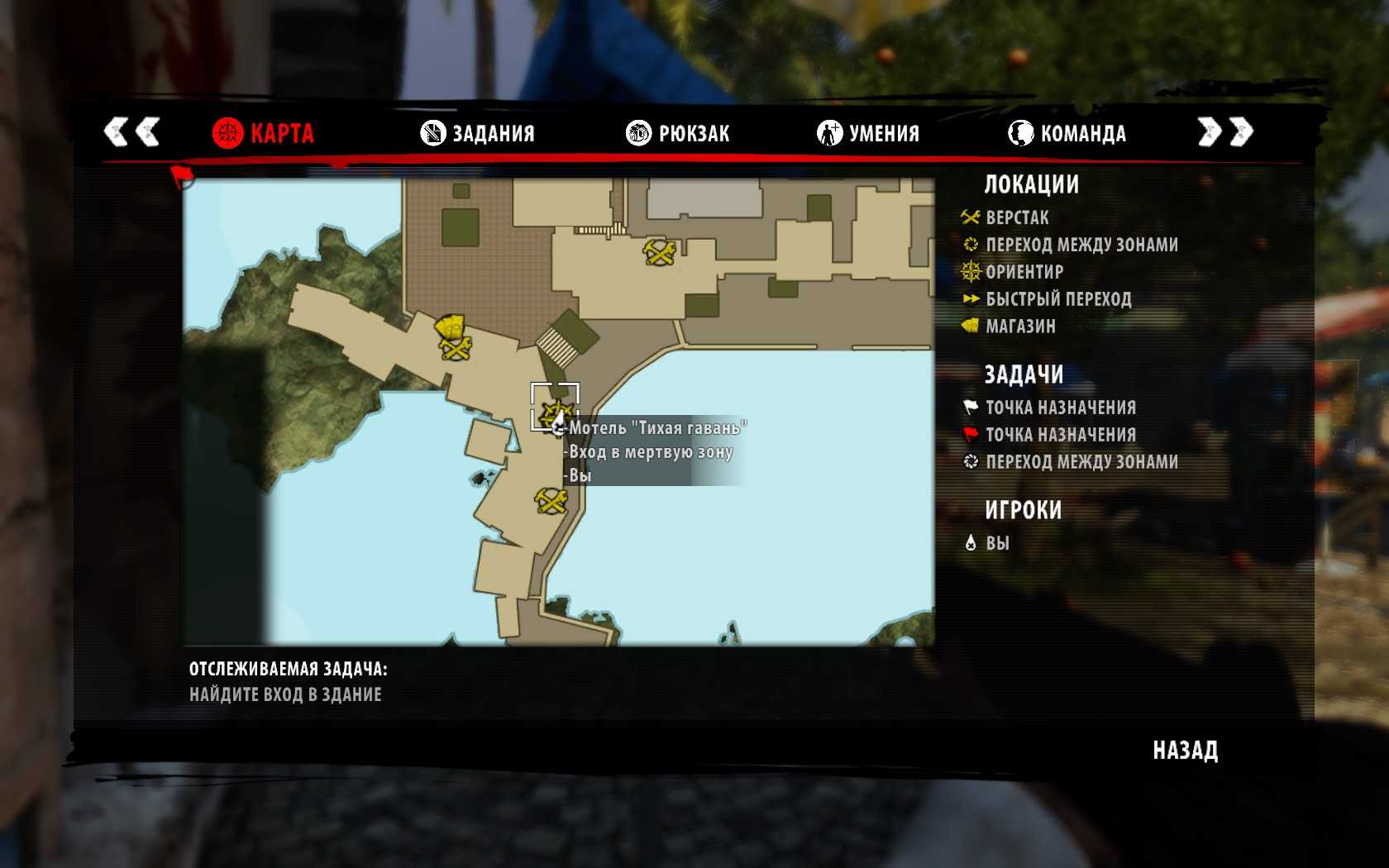
Task: Click the Вы player legend entry
Action: coord(997,543)
